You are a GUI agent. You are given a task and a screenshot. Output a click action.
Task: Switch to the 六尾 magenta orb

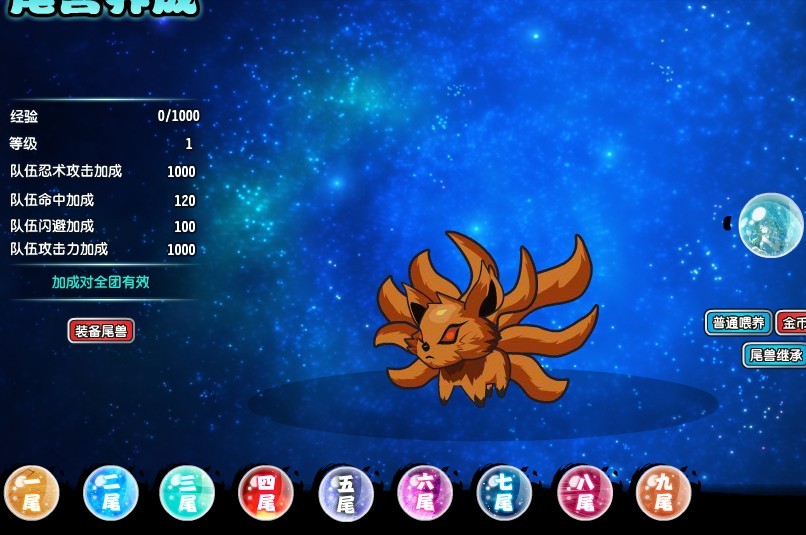tap(425, 493)
